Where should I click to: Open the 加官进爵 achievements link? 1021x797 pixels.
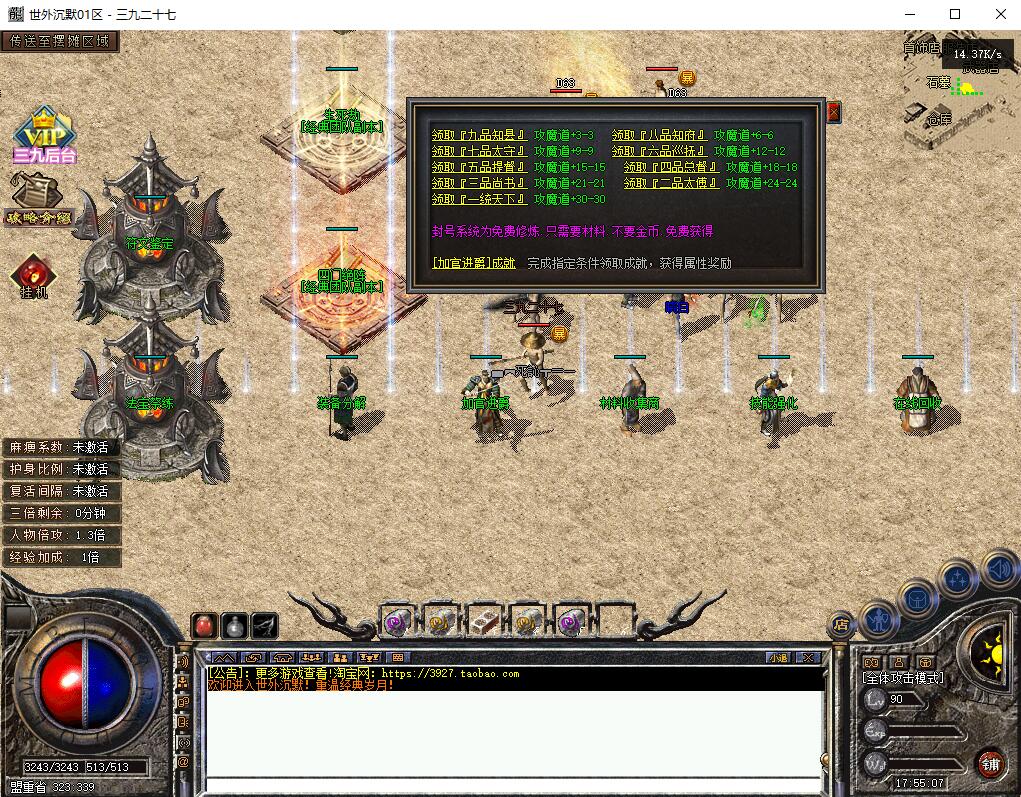point(474,264)
